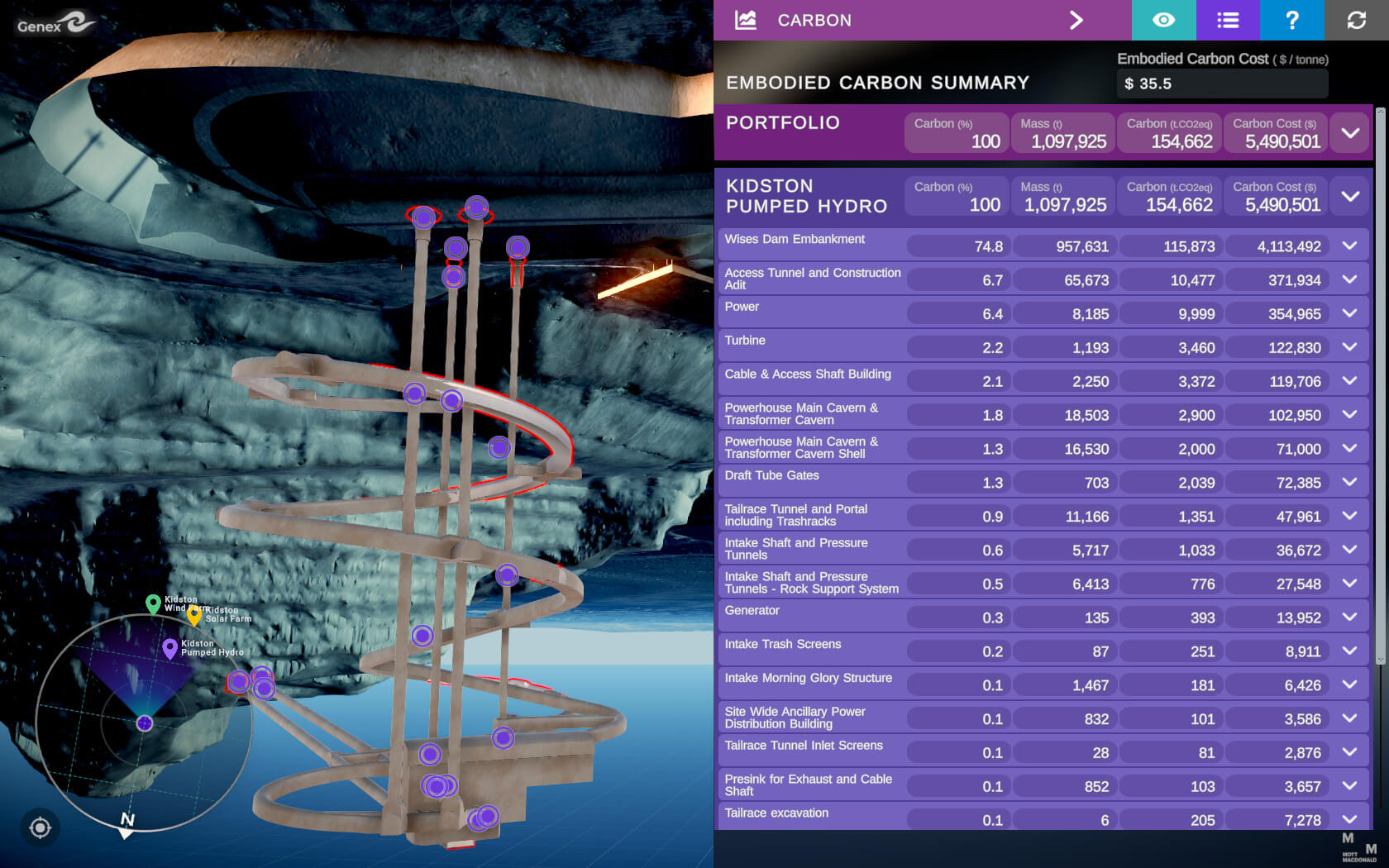Expand the Generator row chevron

(1350, 618)
